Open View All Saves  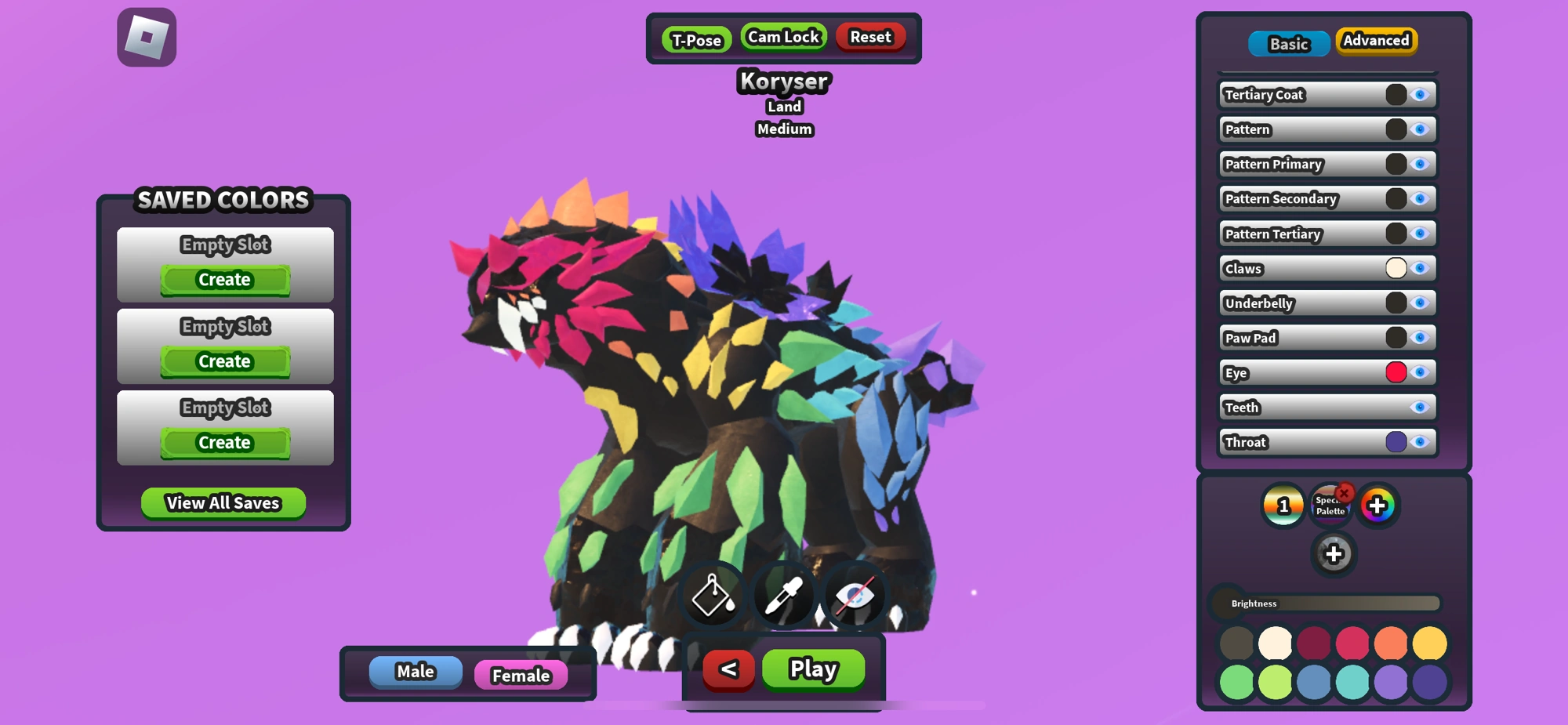pos(223,502)
